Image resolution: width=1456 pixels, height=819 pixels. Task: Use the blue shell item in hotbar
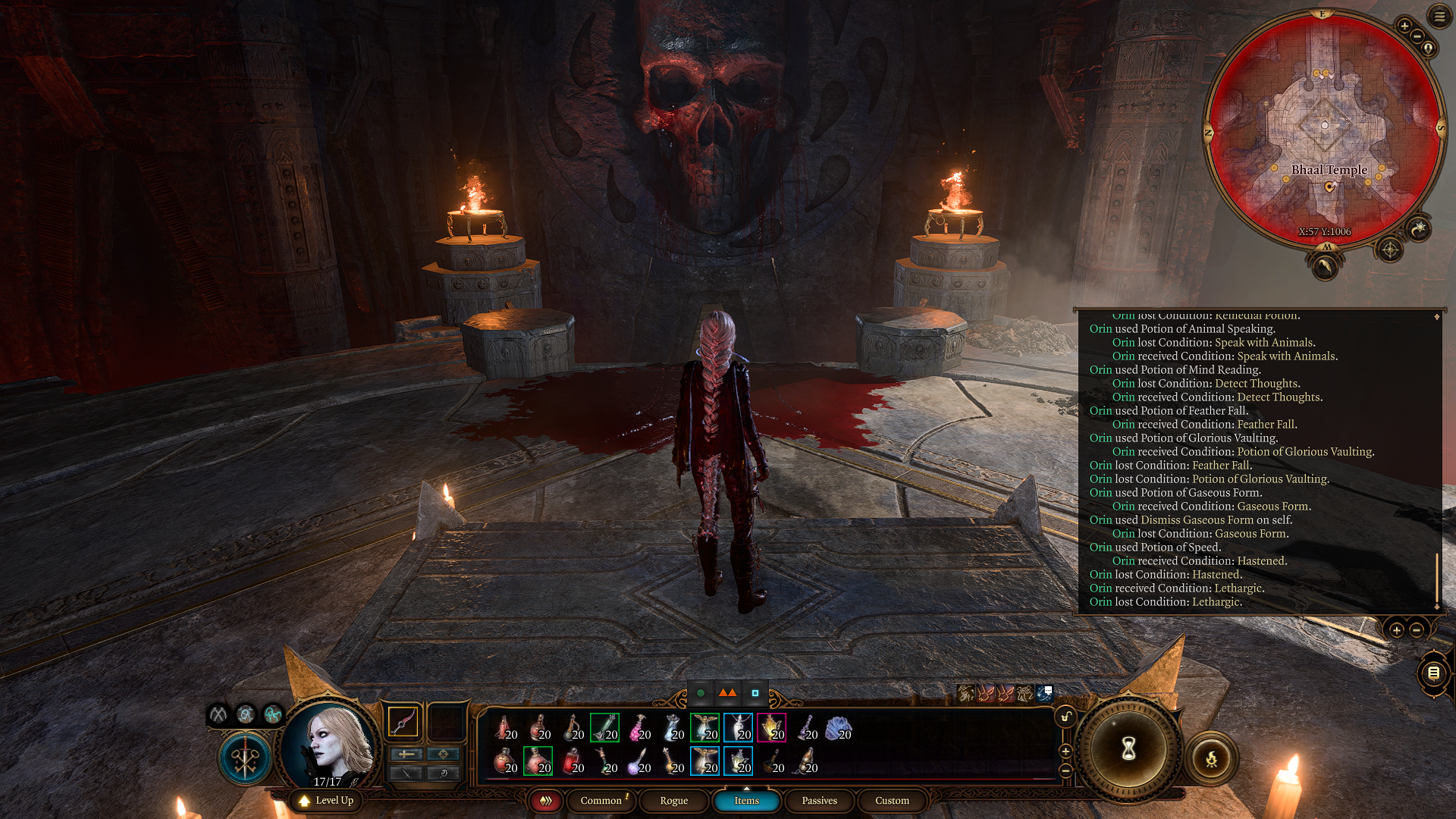(838, 729)
